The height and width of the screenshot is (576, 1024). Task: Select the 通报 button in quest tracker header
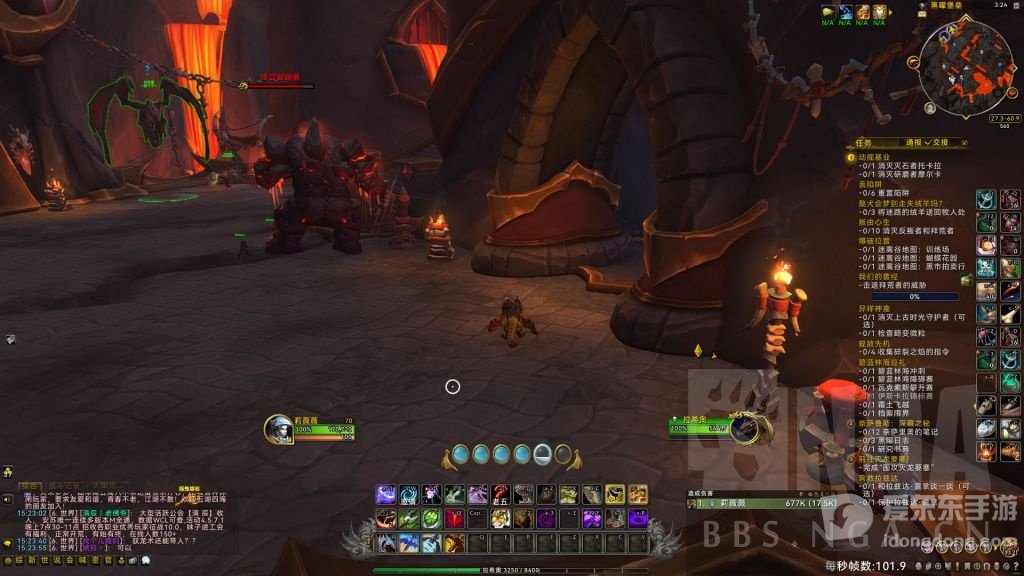pyautogui.click(x=913, y=142)
